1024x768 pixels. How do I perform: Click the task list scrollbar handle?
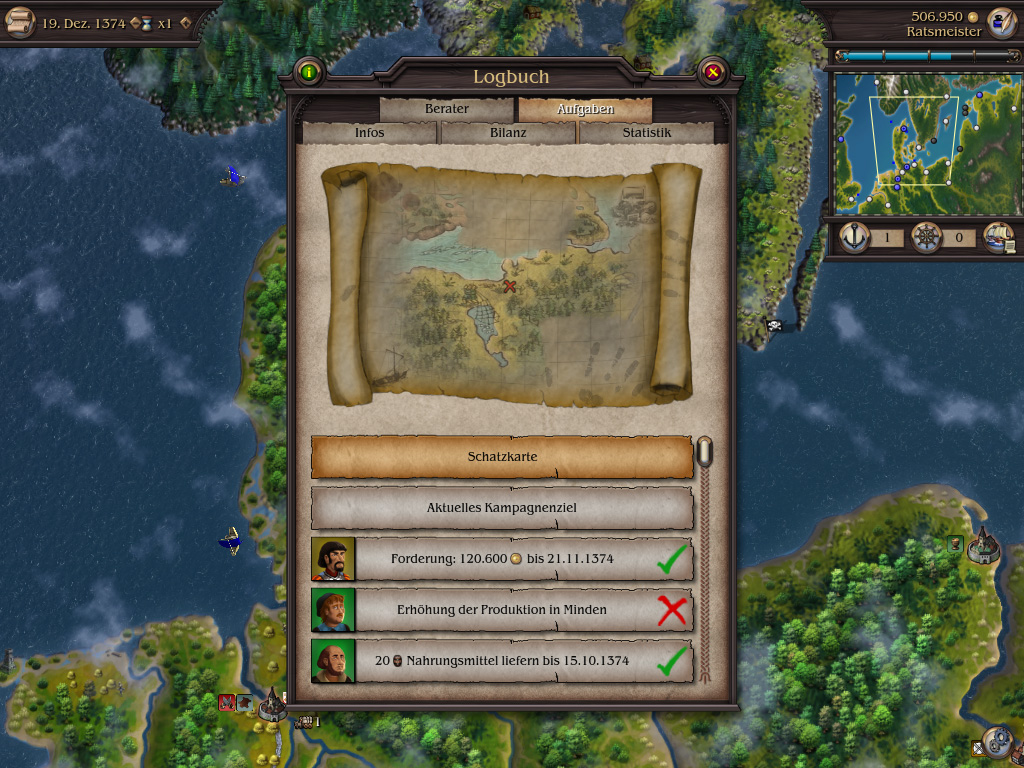705,453
